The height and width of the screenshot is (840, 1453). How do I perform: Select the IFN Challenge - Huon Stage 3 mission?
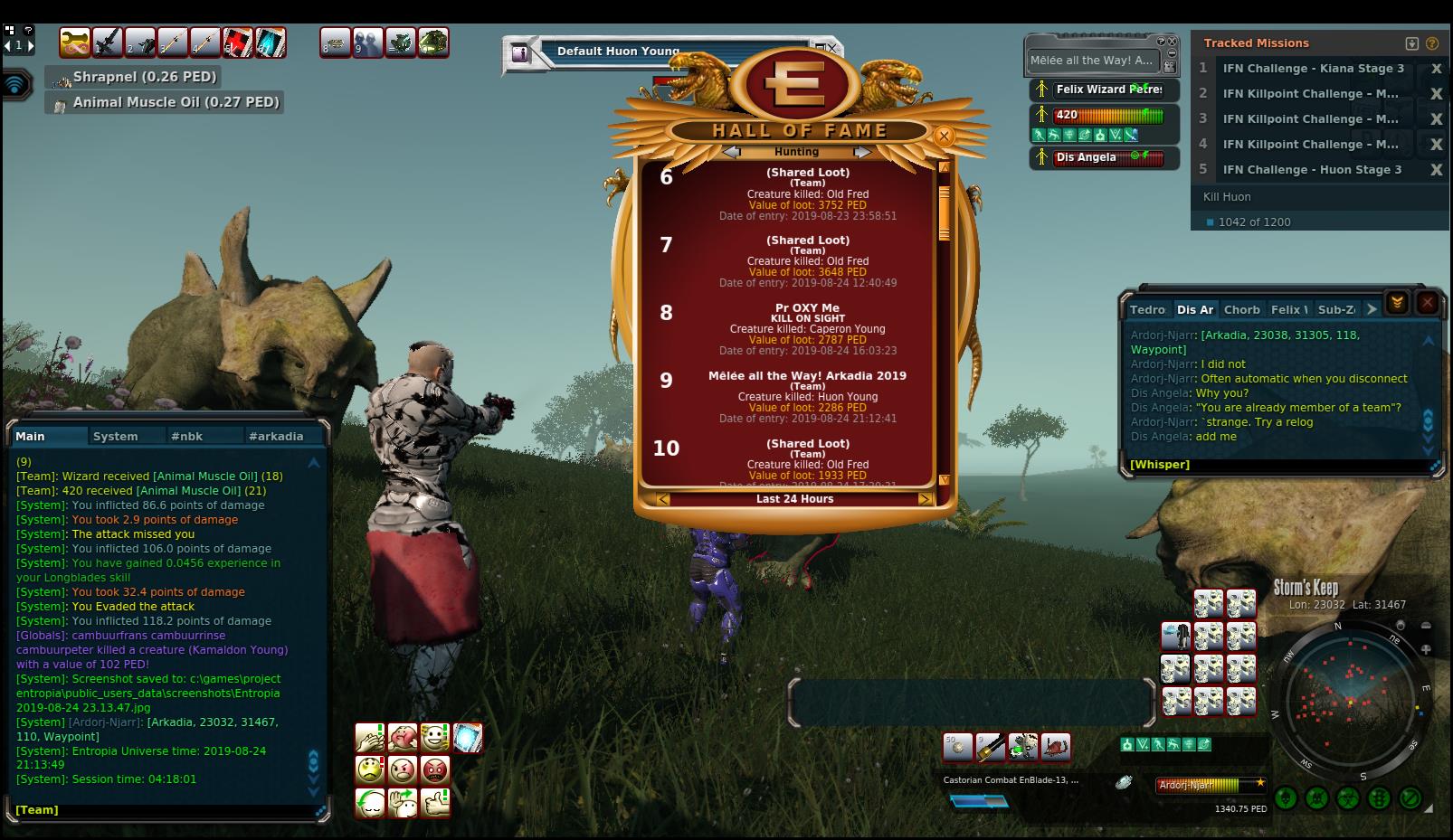click(1312, 170)
